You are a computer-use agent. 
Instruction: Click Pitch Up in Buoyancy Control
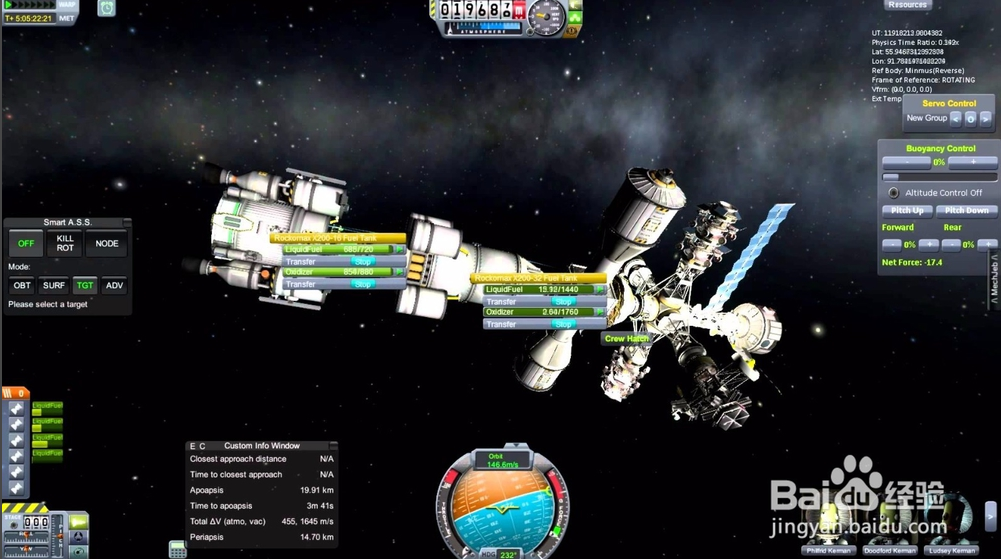tap(906, 211)
